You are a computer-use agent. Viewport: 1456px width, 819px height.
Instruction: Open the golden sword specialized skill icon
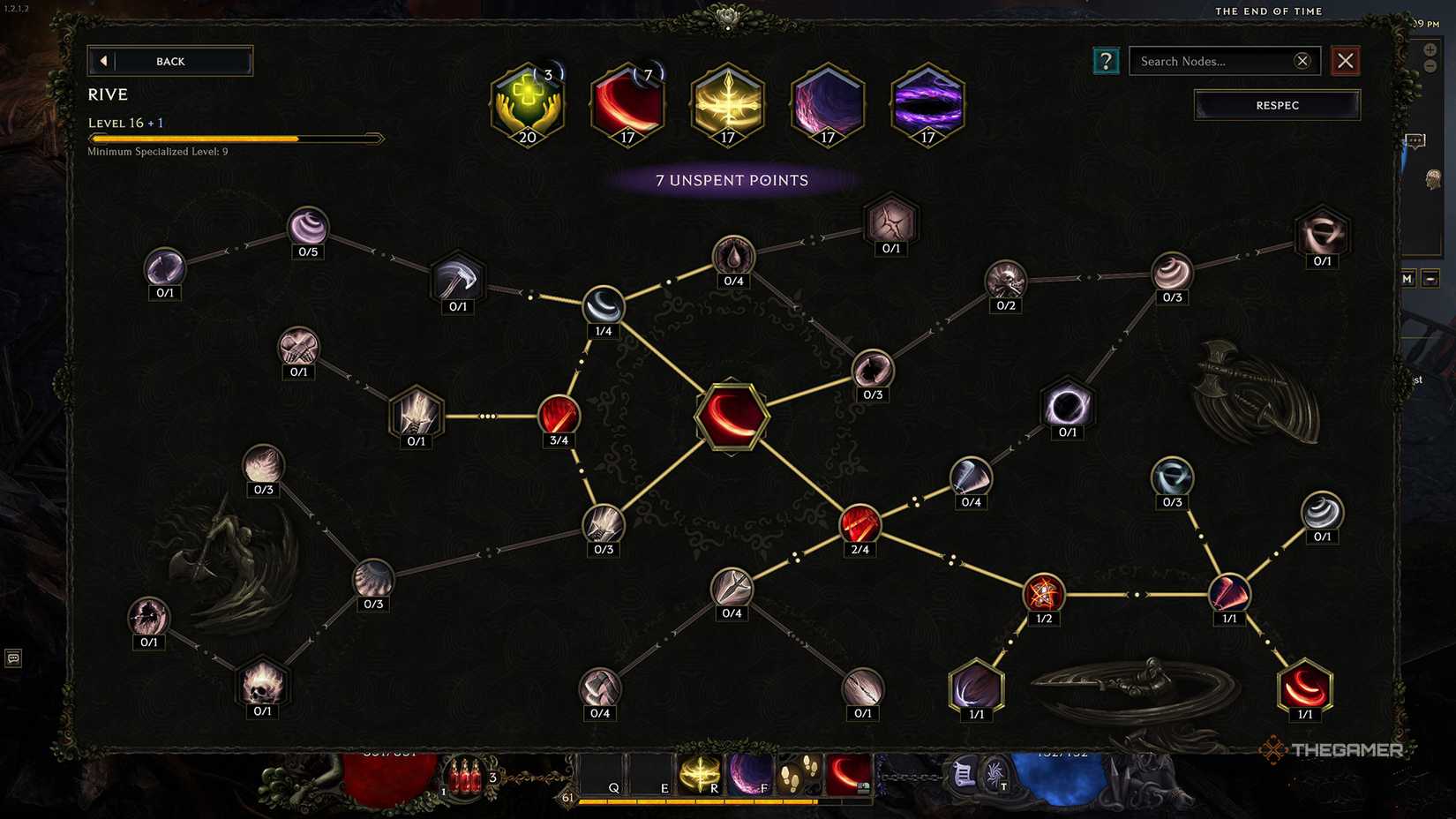pyautogui.click(x=727, y=104)
